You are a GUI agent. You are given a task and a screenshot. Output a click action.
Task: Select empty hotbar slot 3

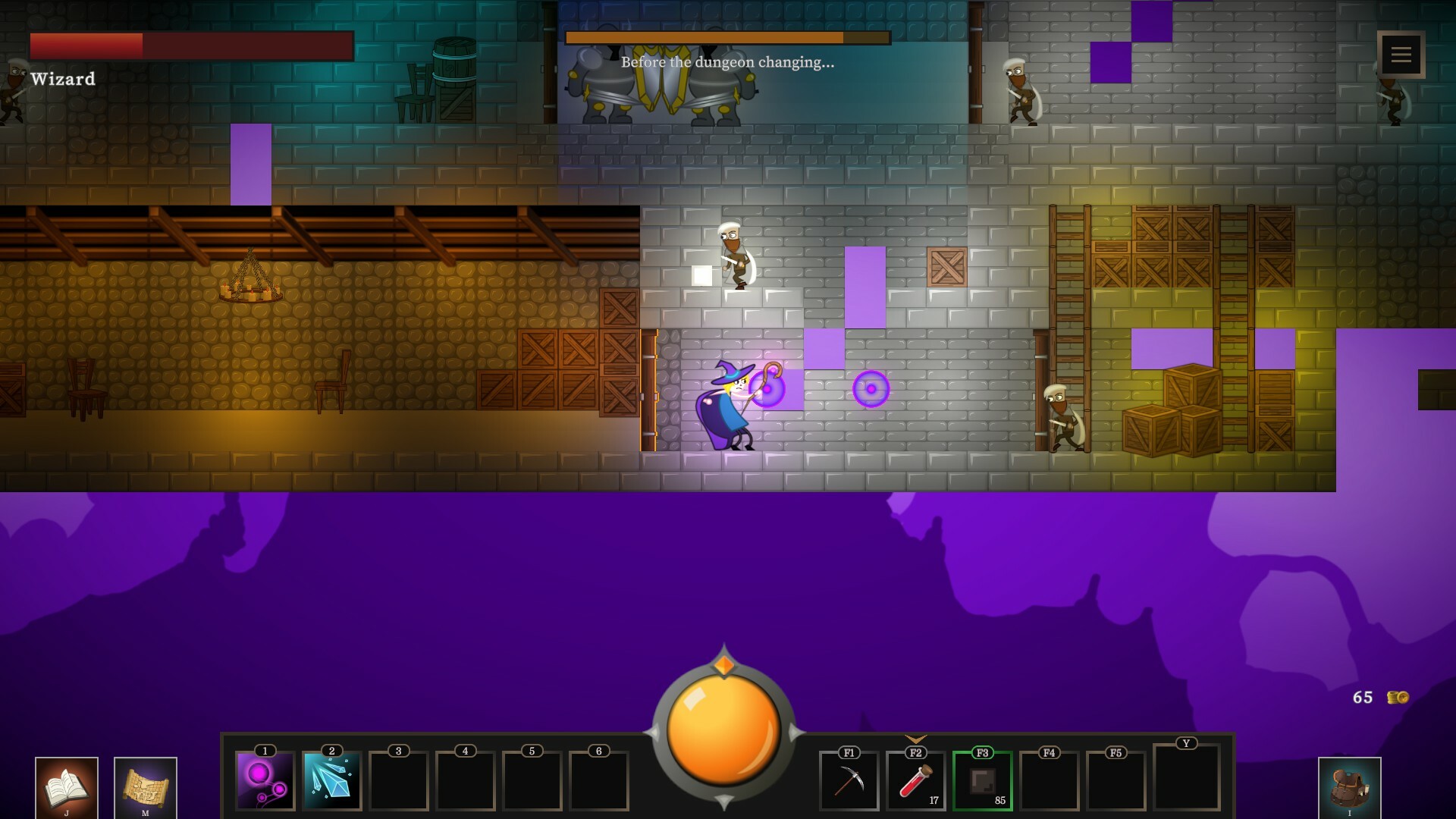pyautogui.click(x=397, y=783)
